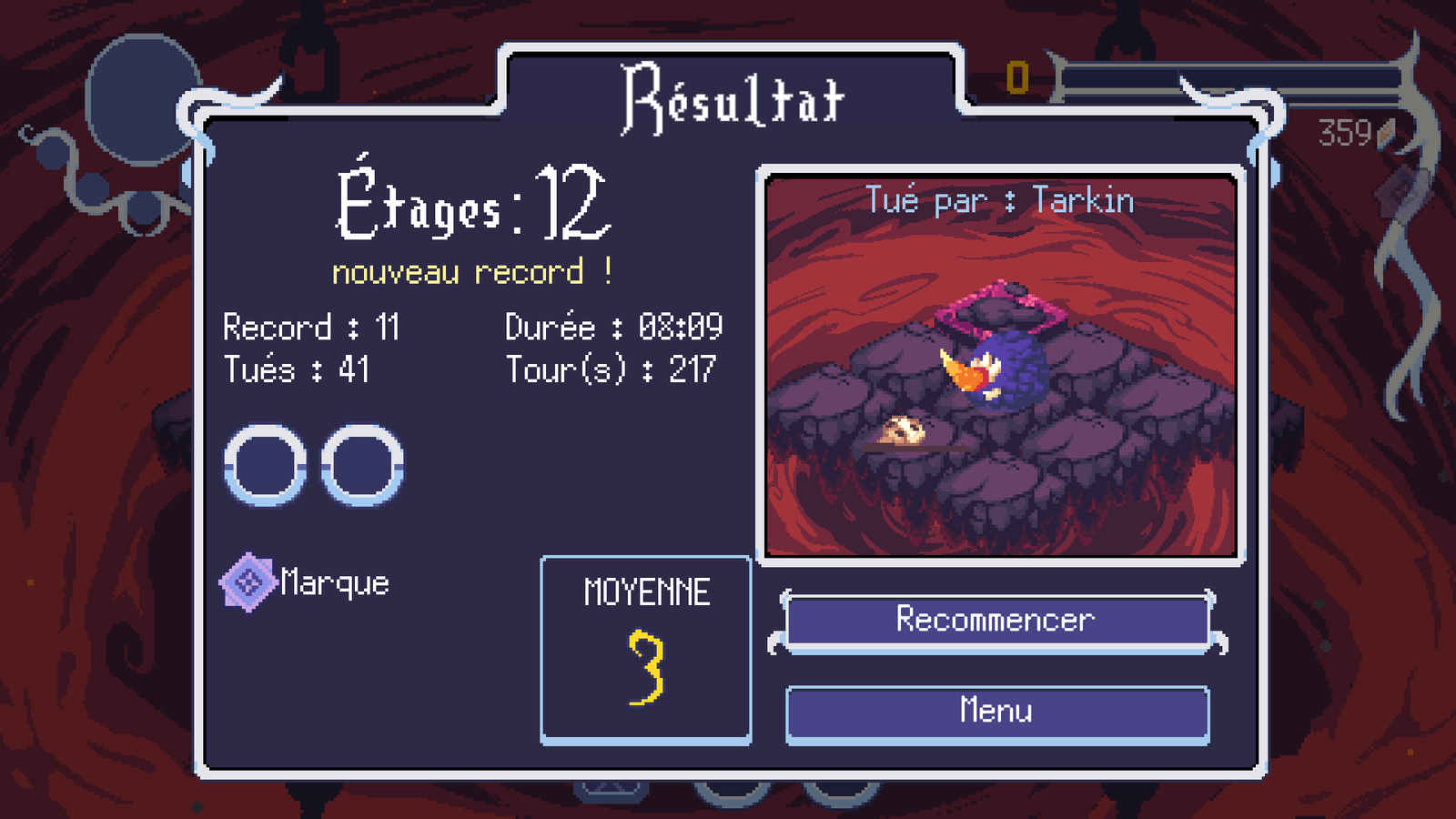
Task: Click the Recommencer button
Action: coord(996,622)
